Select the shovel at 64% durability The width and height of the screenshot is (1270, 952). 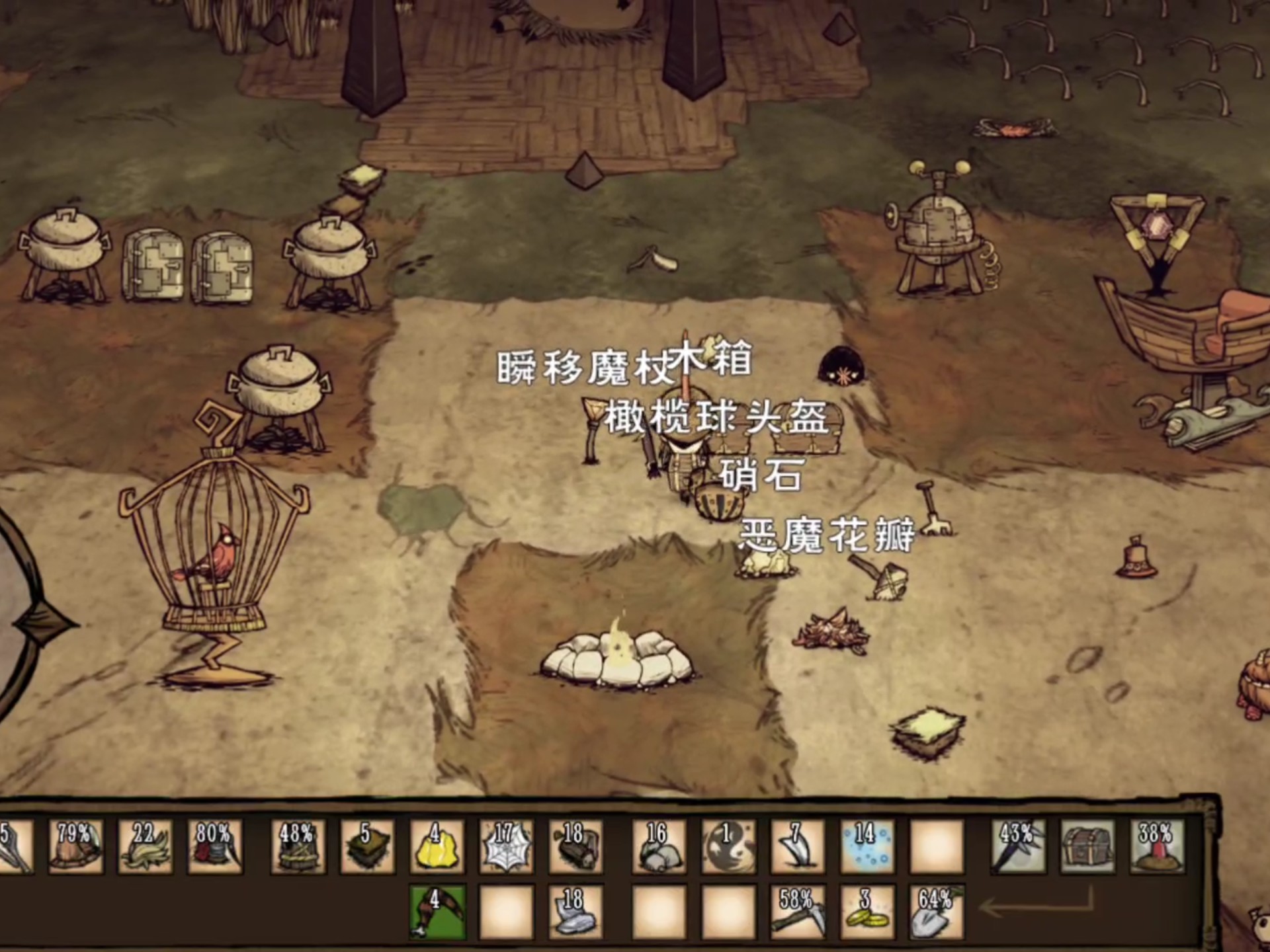point(937,912)
